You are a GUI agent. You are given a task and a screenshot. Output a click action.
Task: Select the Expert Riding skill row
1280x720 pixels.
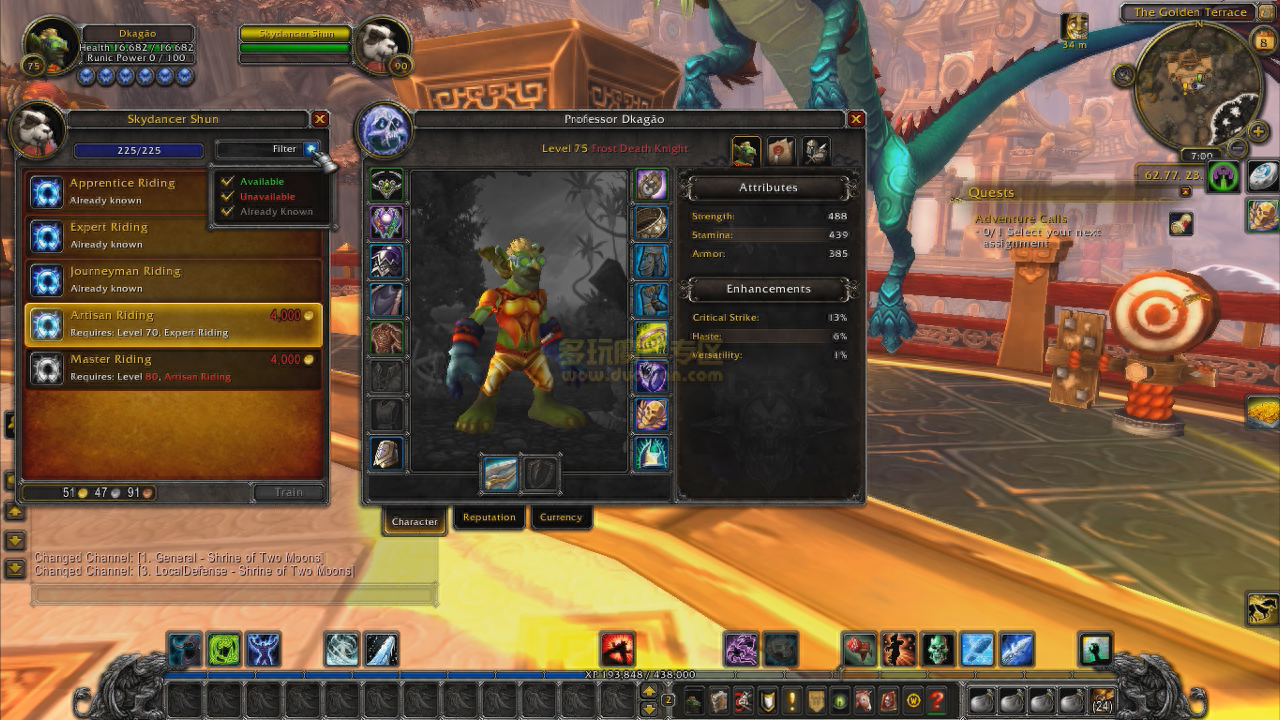pos(173,235)
